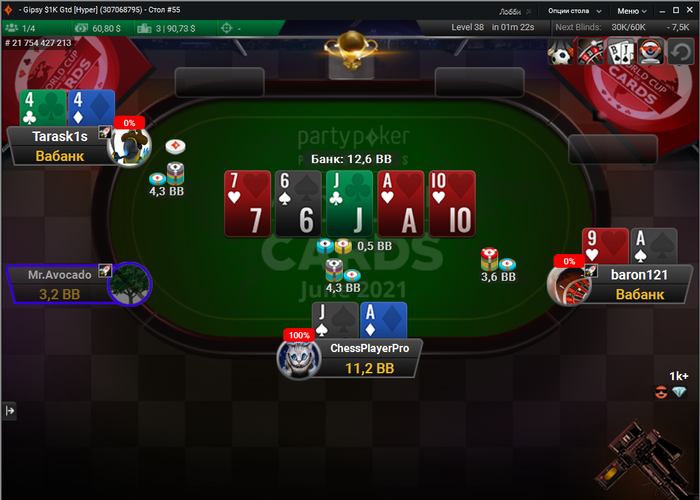The height and width of the screenshot is (500, 700).
Task: Click the note icon beside baron121
Action: (x=590, y=270)
